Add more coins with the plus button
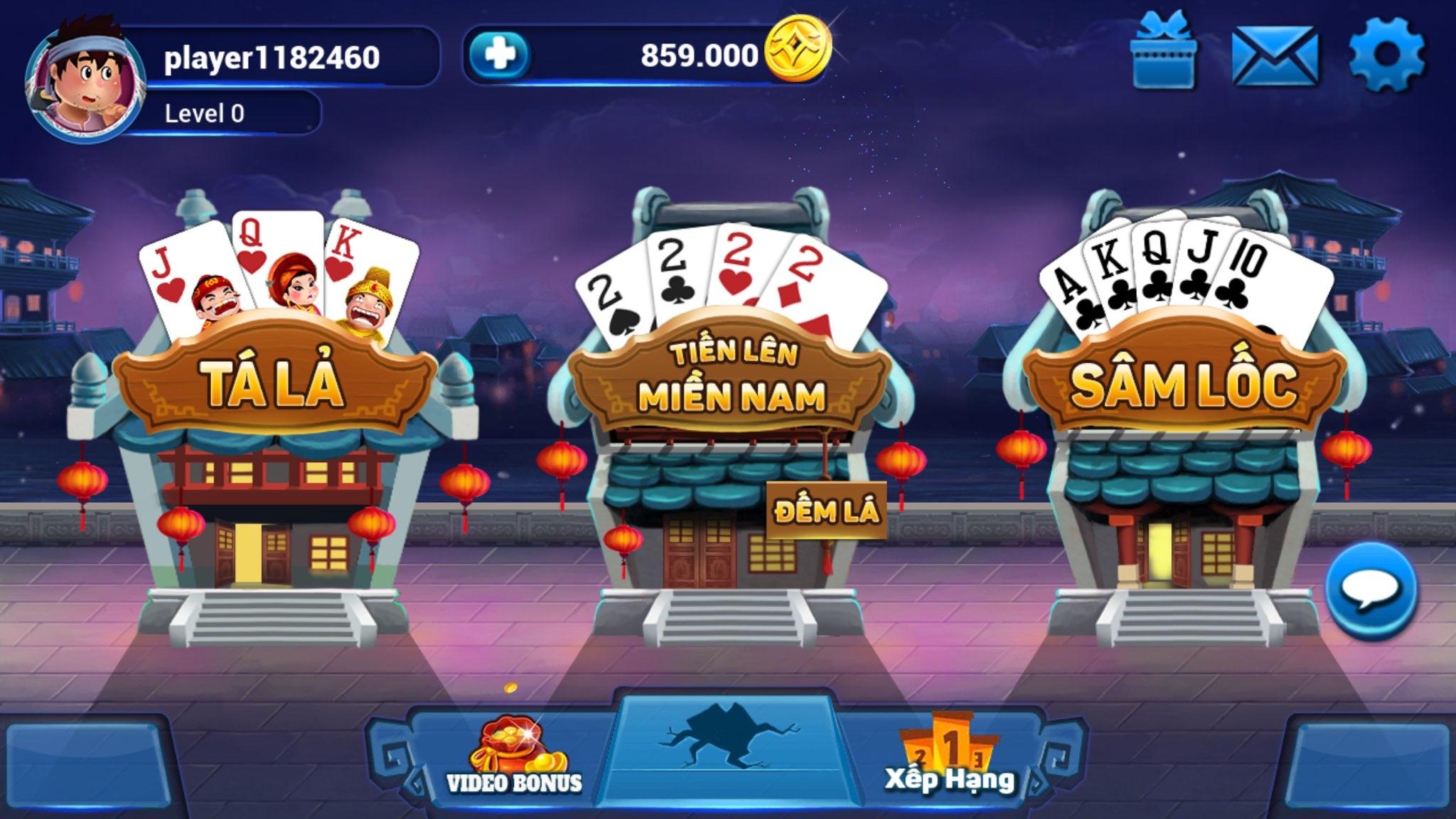Image resolution: width=1456 pixels, height=819 pixels. pyautogui.click(x=501, y=55)
